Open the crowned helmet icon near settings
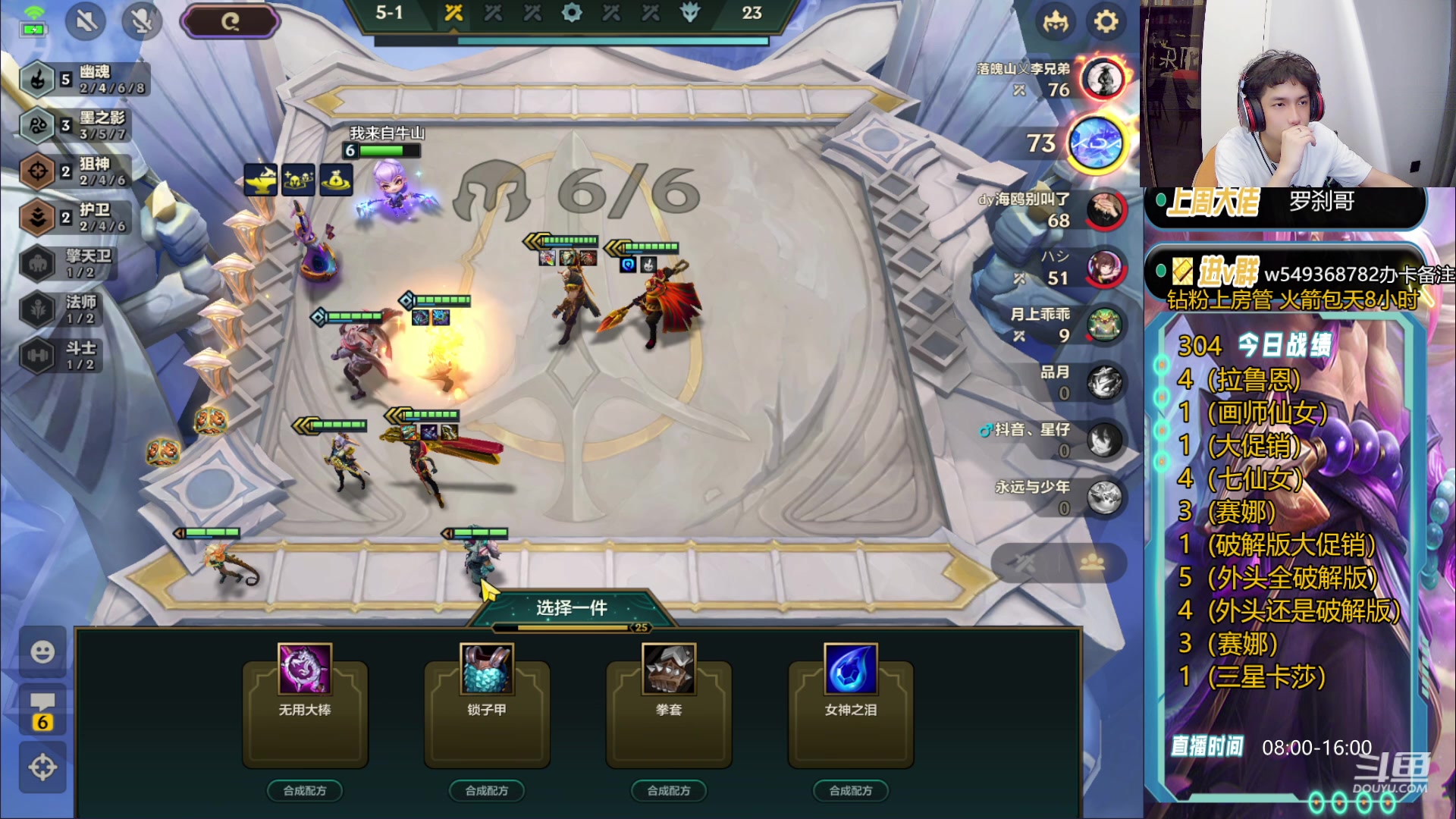 (x=1055, y=21)
